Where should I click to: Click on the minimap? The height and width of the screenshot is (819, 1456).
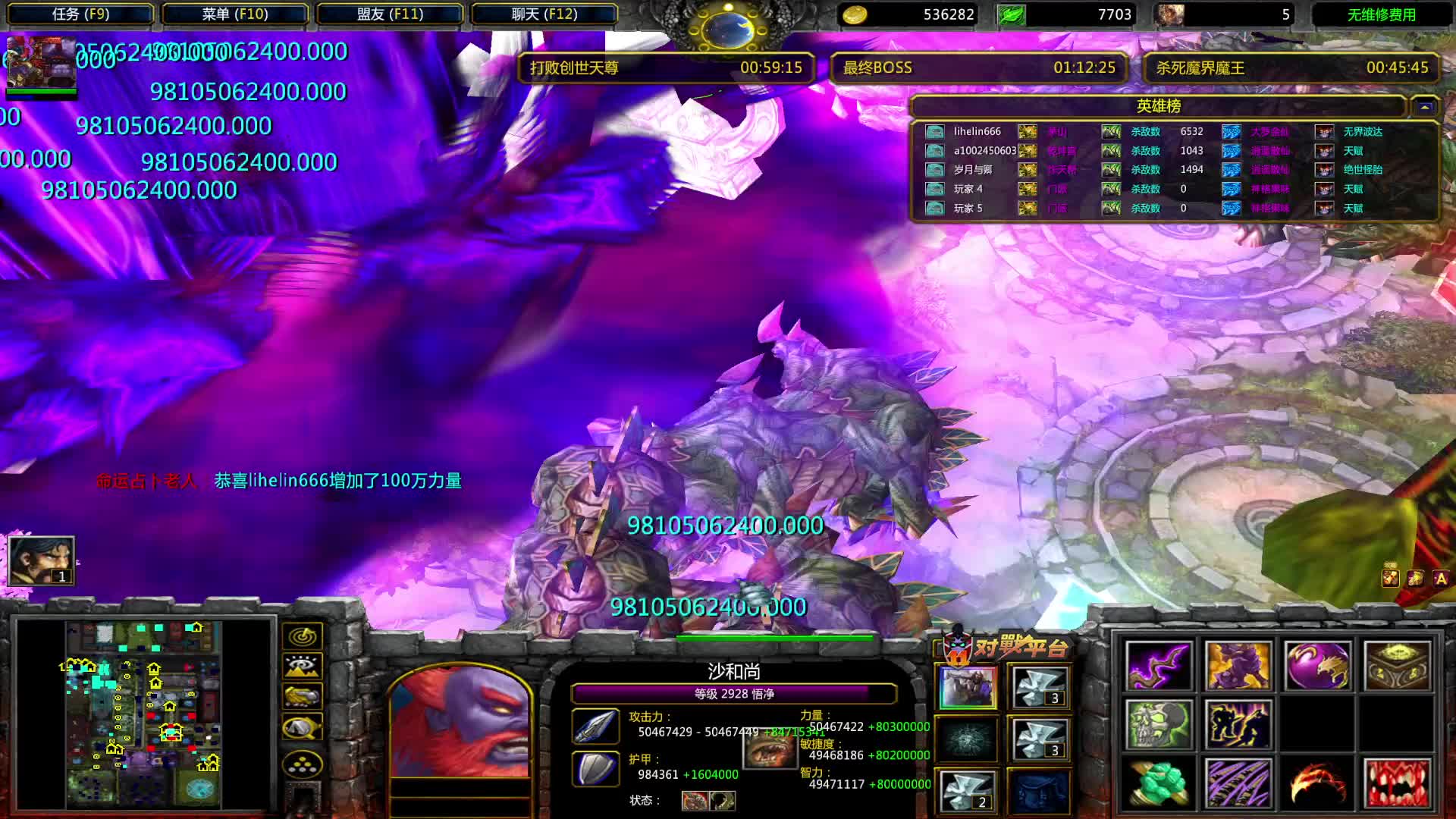[x=144, y=714]
